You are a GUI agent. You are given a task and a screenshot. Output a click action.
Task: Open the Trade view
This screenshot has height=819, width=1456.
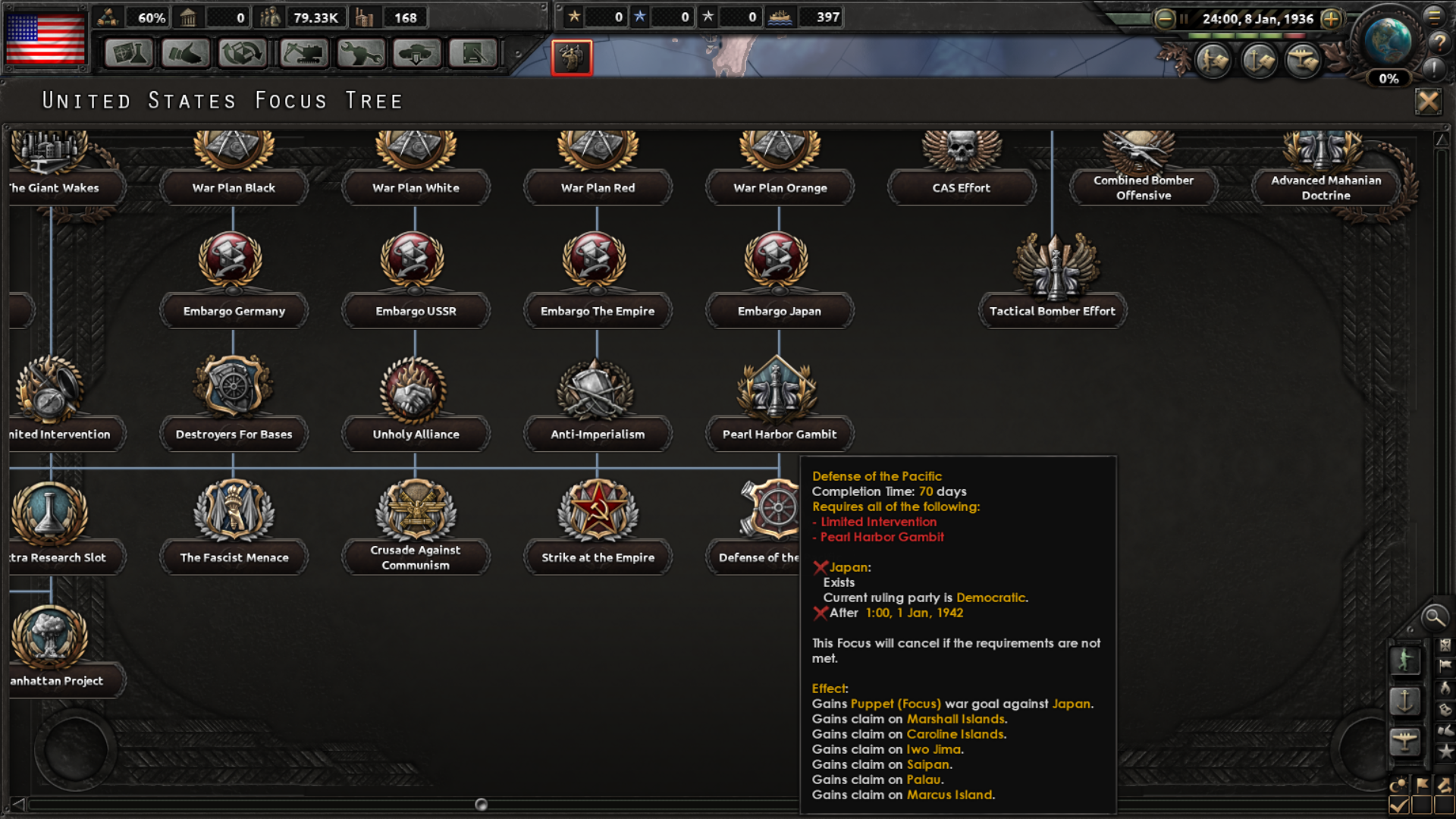click(x=241, y=54)
